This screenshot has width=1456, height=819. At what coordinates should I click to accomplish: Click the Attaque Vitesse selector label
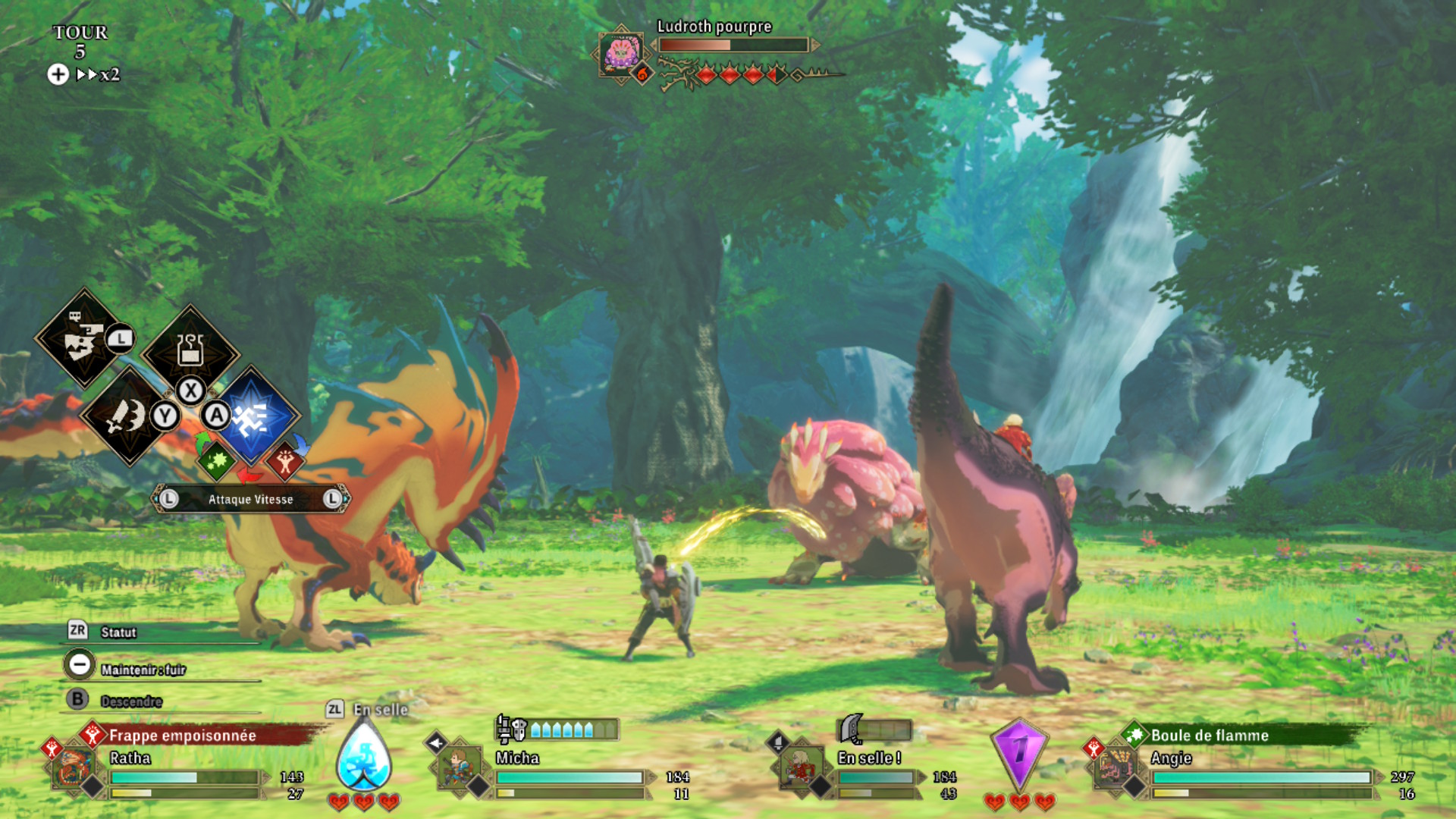coord(250,499)
